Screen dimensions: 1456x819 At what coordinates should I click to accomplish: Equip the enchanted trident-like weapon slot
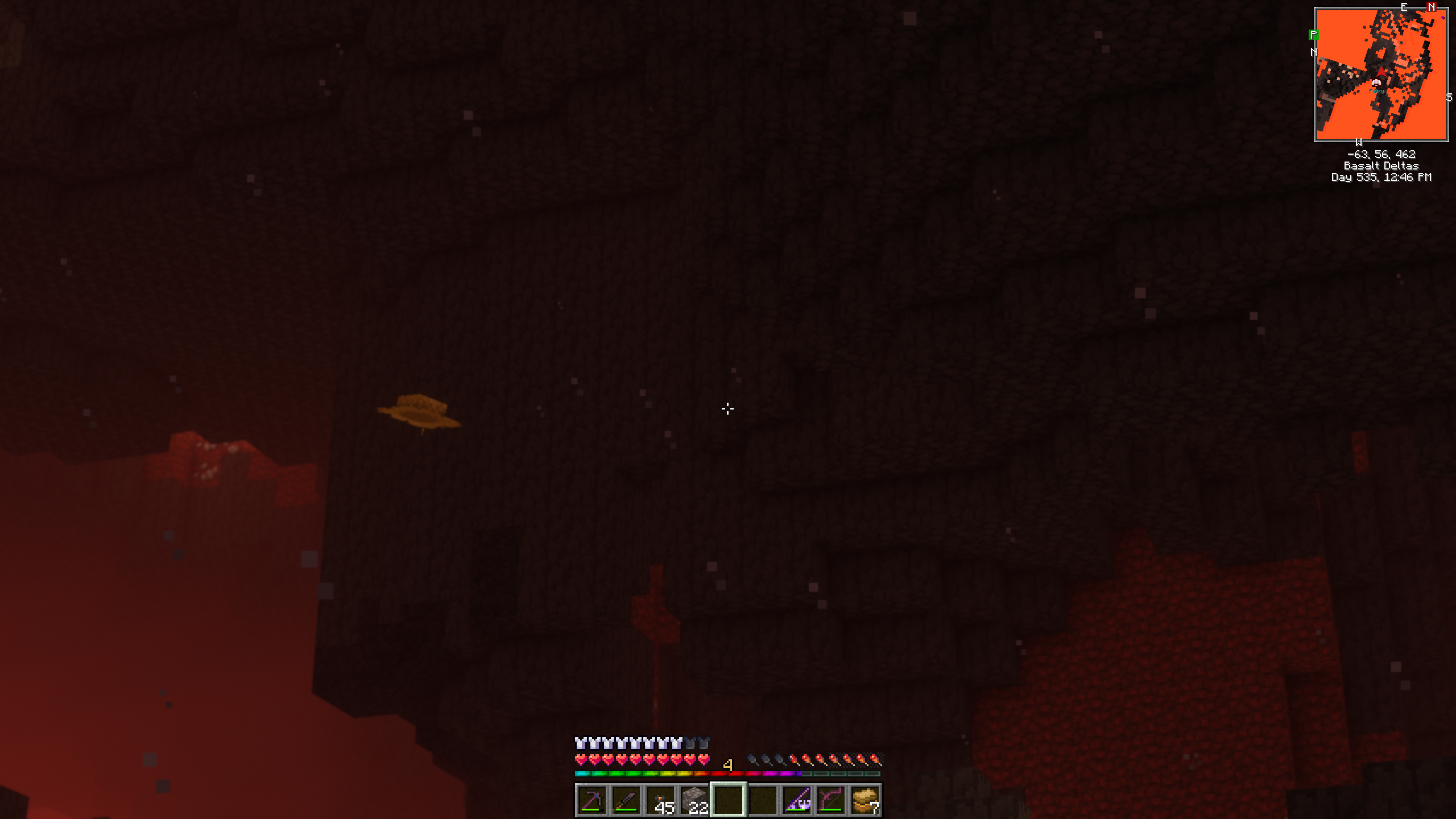(x=797, y=800)
